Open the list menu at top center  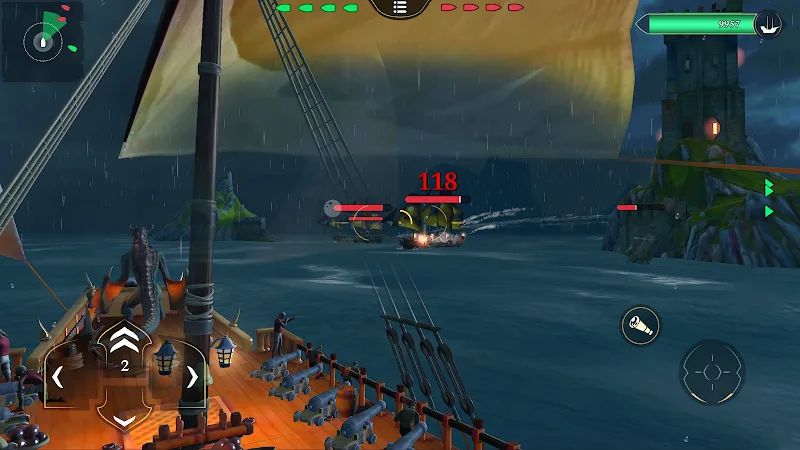[400, 7]
